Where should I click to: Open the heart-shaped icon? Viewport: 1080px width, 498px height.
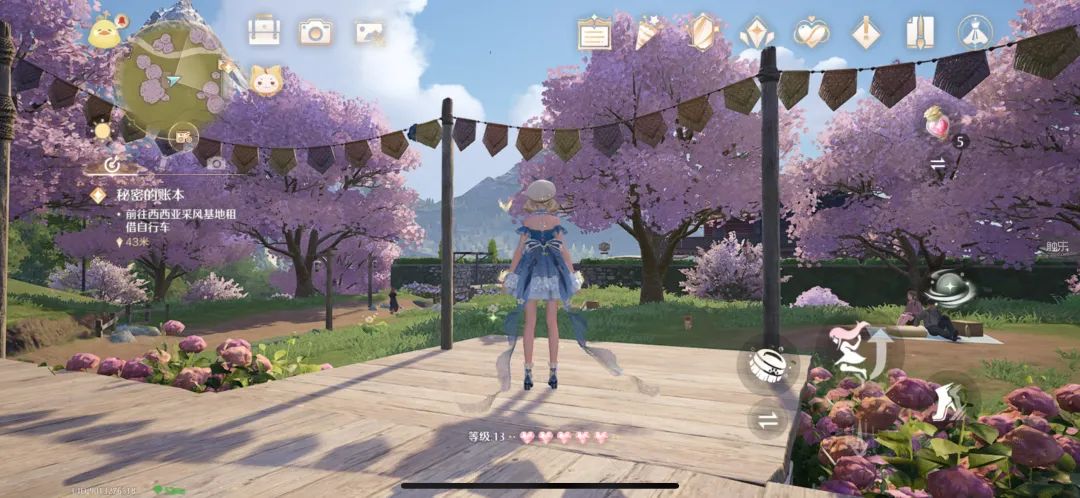click(x=811, y=34)
